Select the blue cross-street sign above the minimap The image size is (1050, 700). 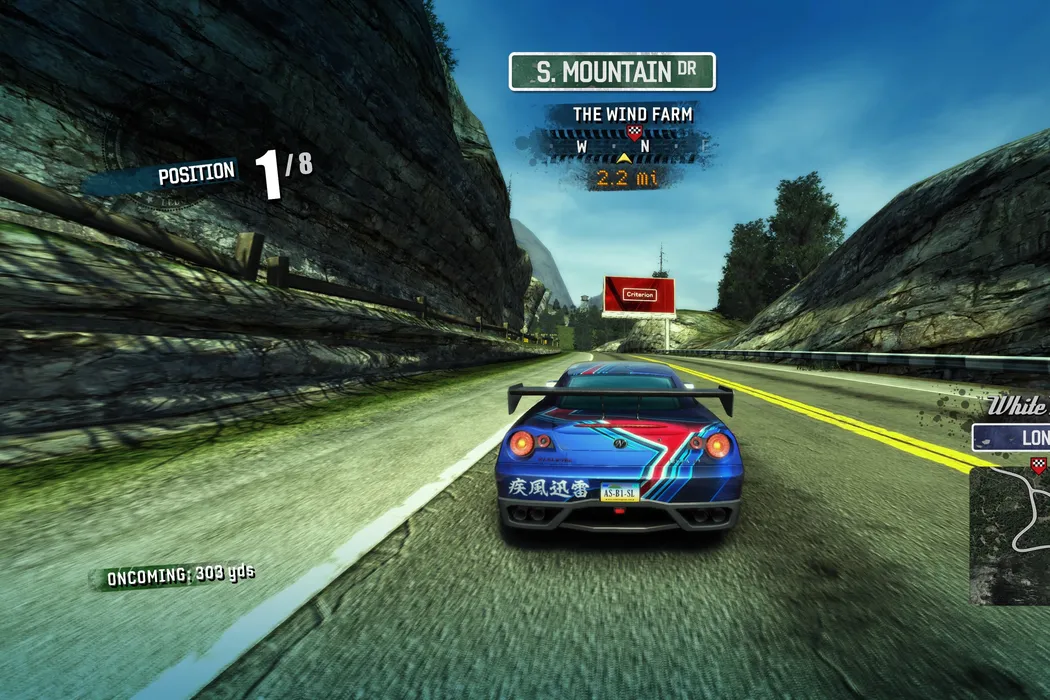tap(1011, 438)
